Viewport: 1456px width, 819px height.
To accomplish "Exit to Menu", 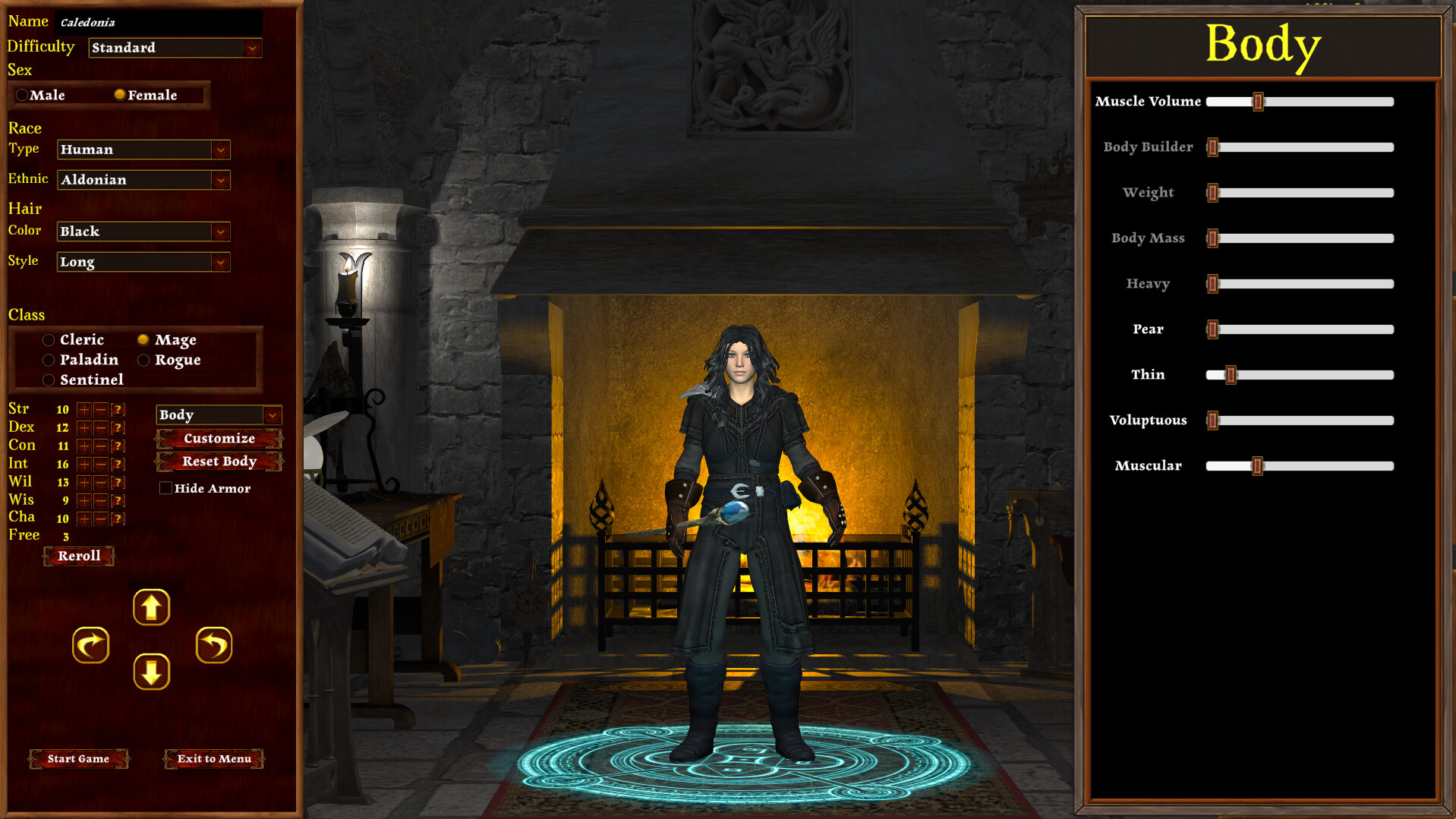I will pyautogui.click(x=214, y=758).
